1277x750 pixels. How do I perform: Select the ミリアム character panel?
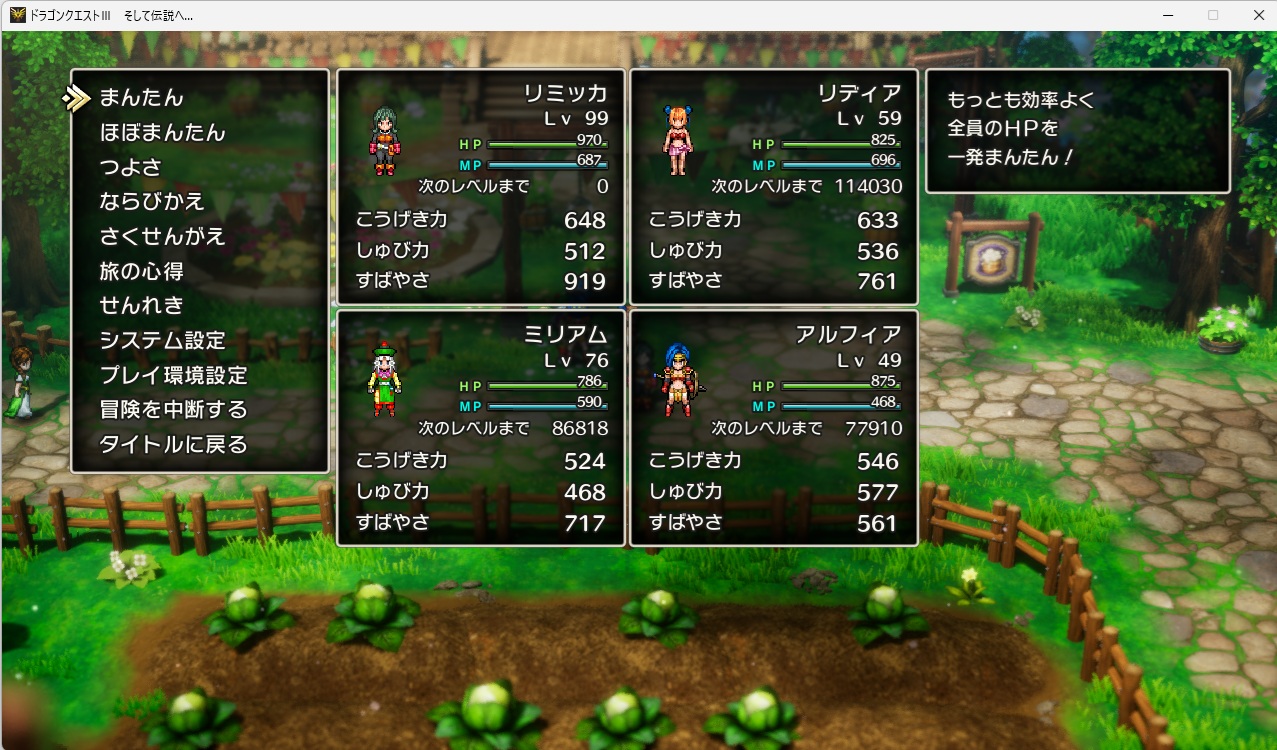(481, 428)
